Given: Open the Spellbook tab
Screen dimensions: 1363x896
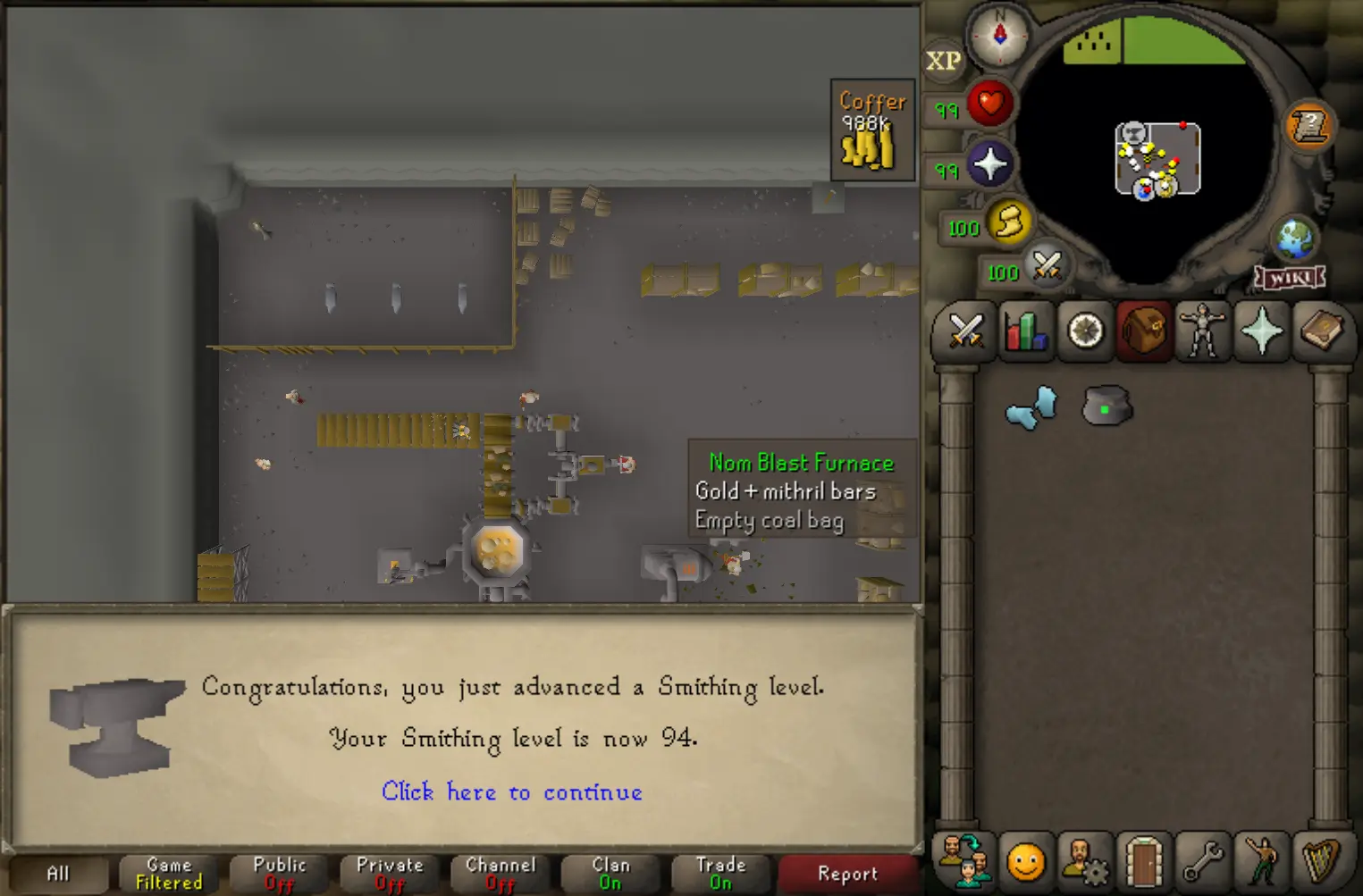Looking at the screenshot, I should click(x=1321, y=331).
